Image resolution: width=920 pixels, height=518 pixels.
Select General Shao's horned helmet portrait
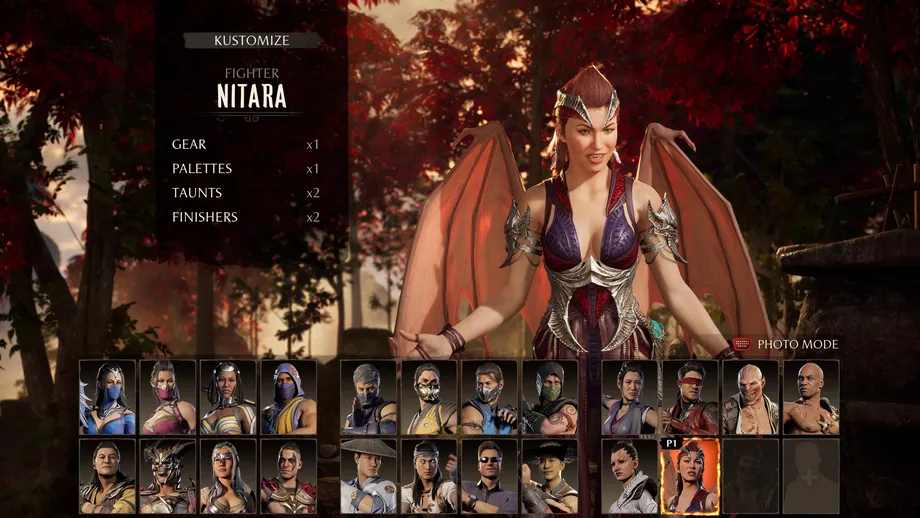pyautogui.click(x=168, y=475)
